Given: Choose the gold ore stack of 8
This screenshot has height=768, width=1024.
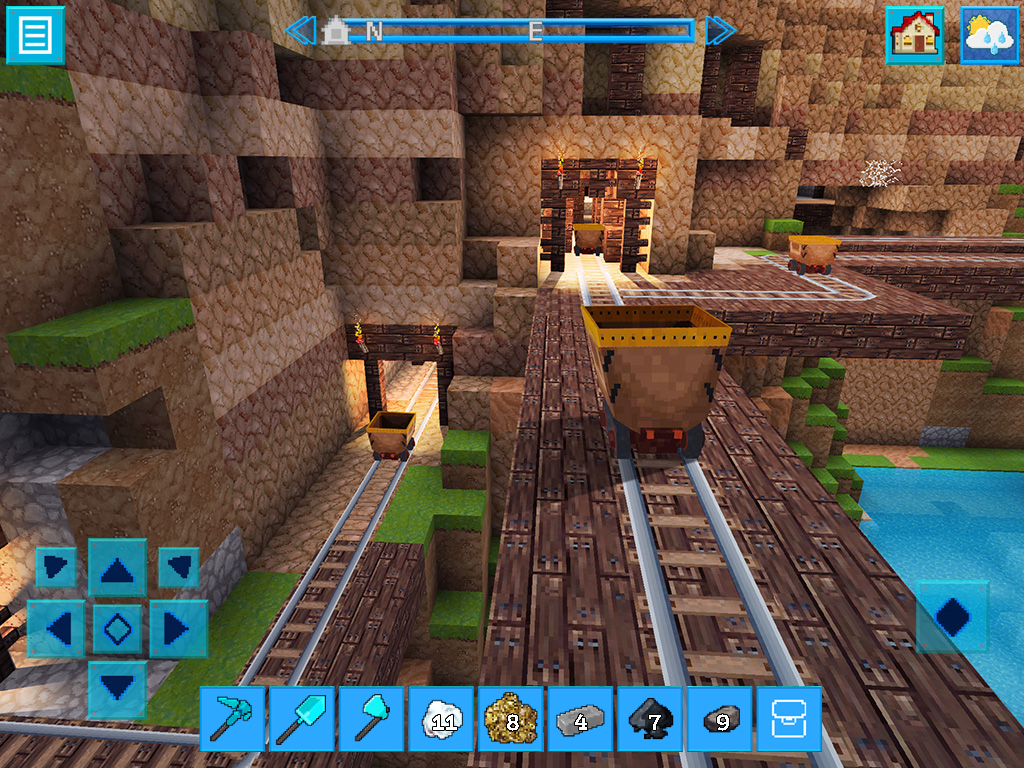Looking at the screenshot, I should tap(511, 718).
